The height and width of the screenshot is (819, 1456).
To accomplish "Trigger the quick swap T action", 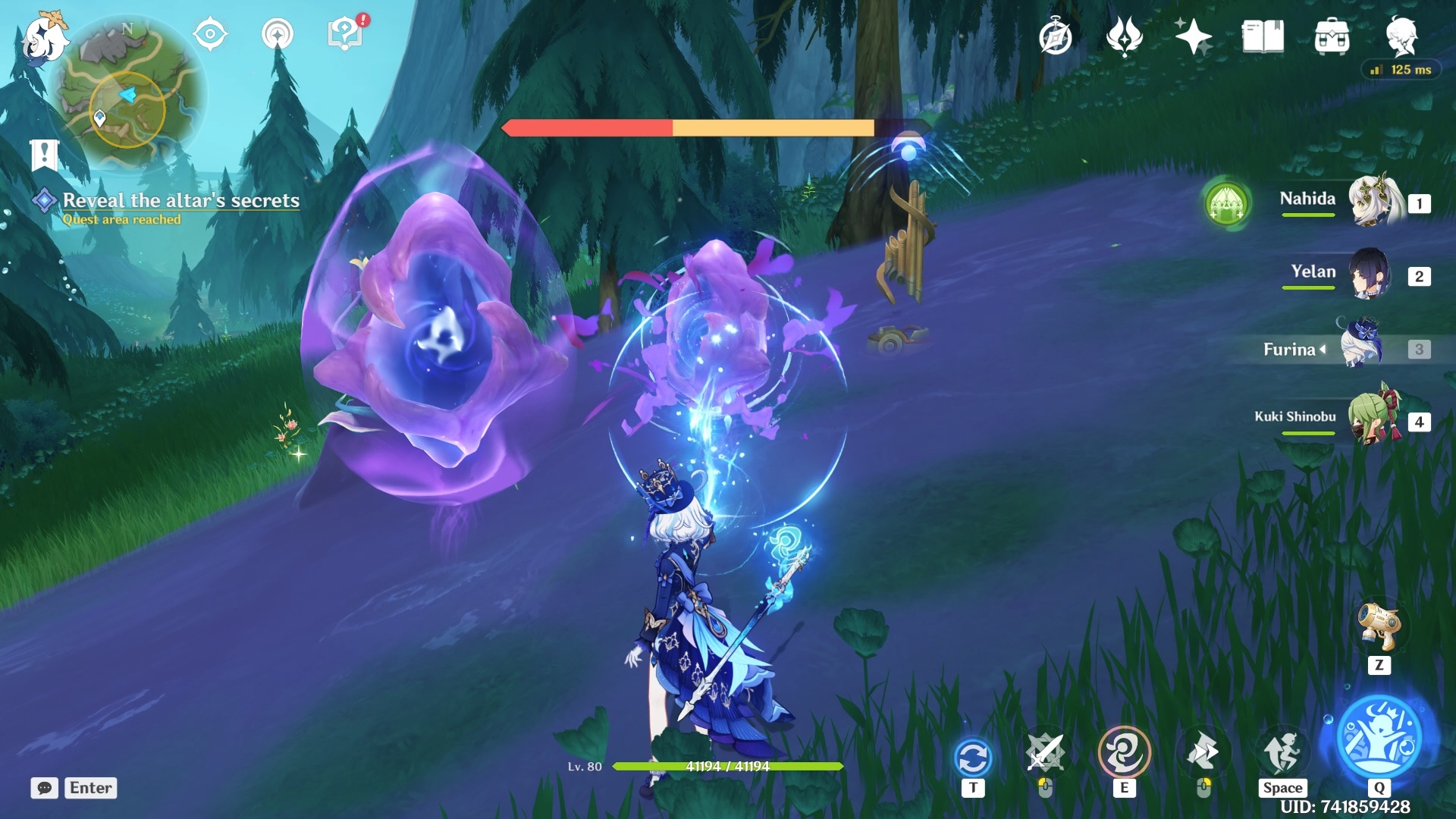I will pos(973,753).
